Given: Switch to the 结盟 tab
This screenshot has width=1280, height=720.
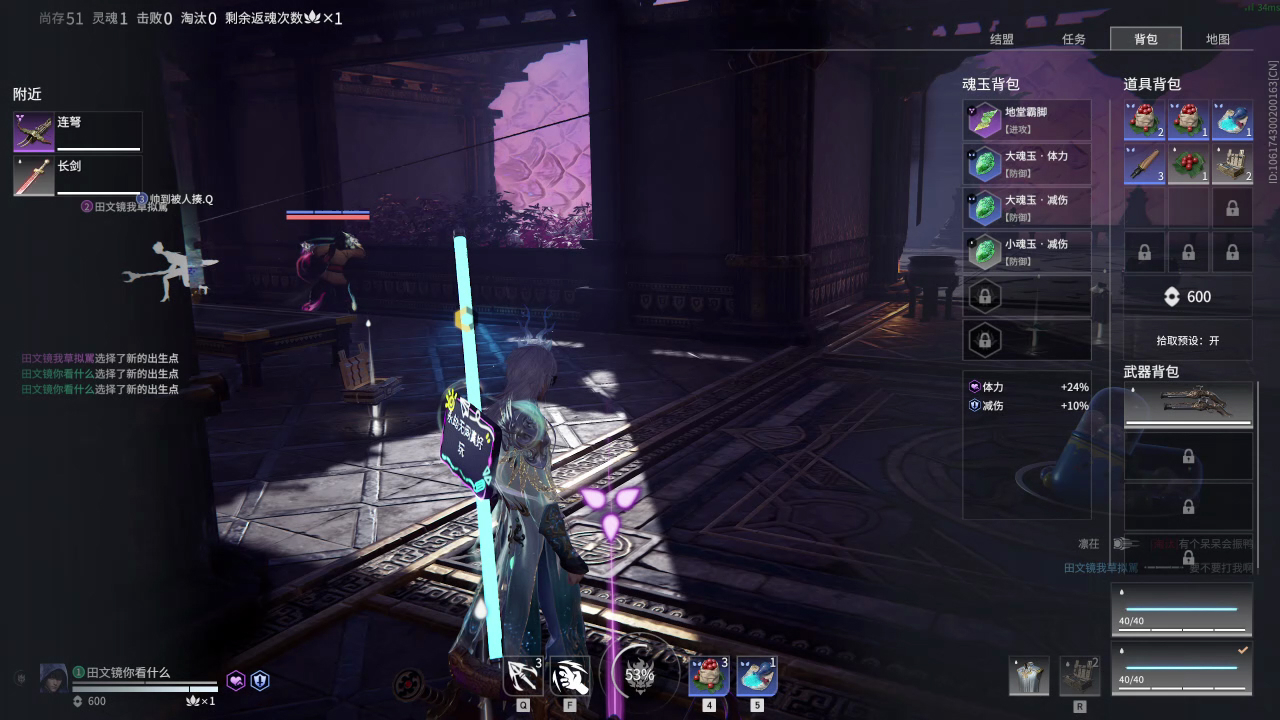Looking at the screenshot, I should pyautogui.click(x=1001, y=39).
